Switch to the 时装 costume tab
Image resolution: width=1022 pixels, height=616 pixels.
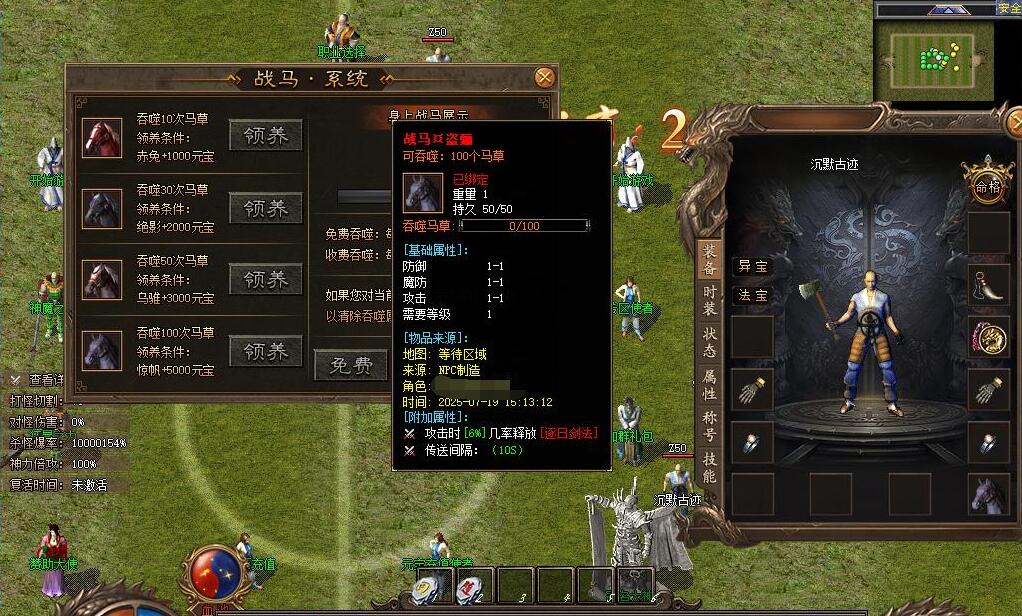tap(709, 301)
